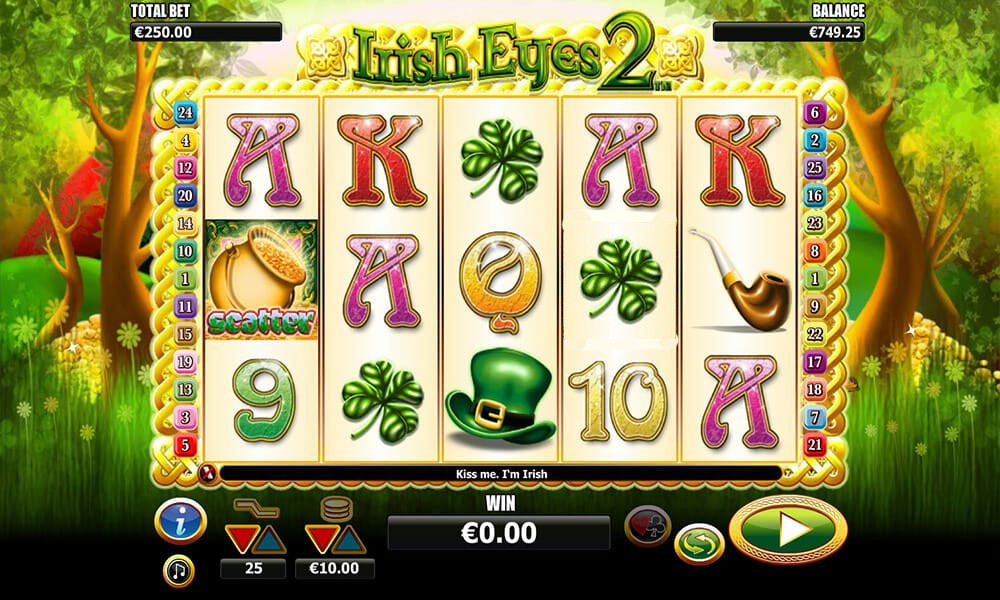The image size is (1000, 600).
Task: Spin the reels with the green play button
Action: [x=789, y=529]
